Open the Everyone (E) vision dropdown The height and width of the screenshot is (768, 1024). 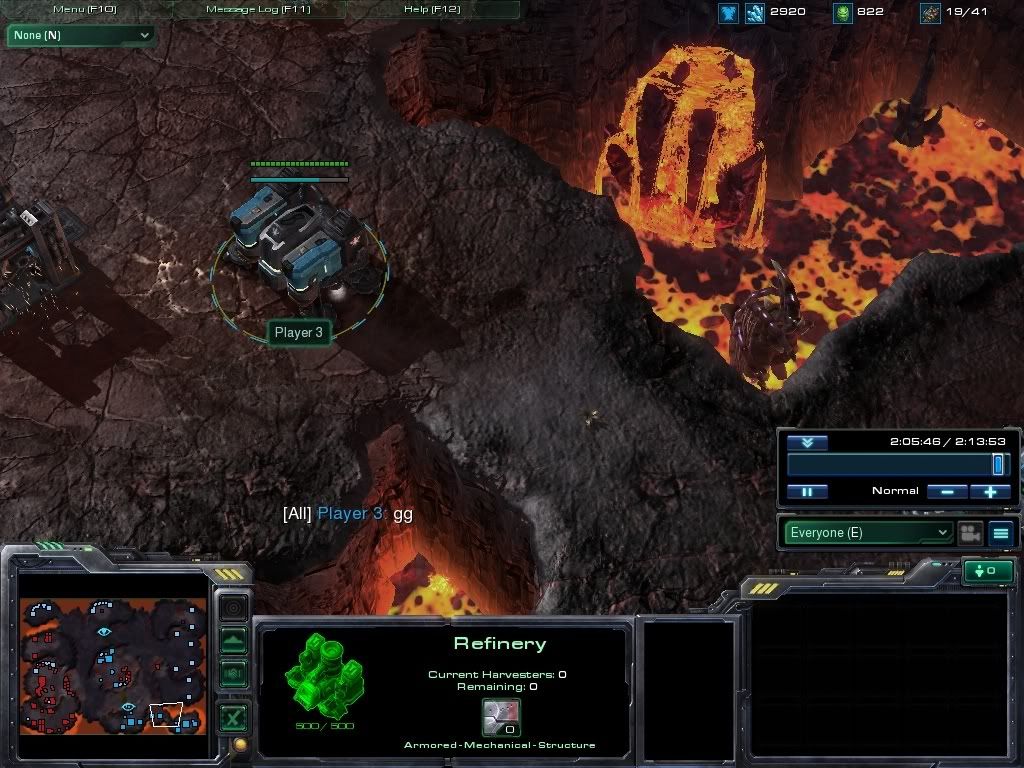point(867,533)
